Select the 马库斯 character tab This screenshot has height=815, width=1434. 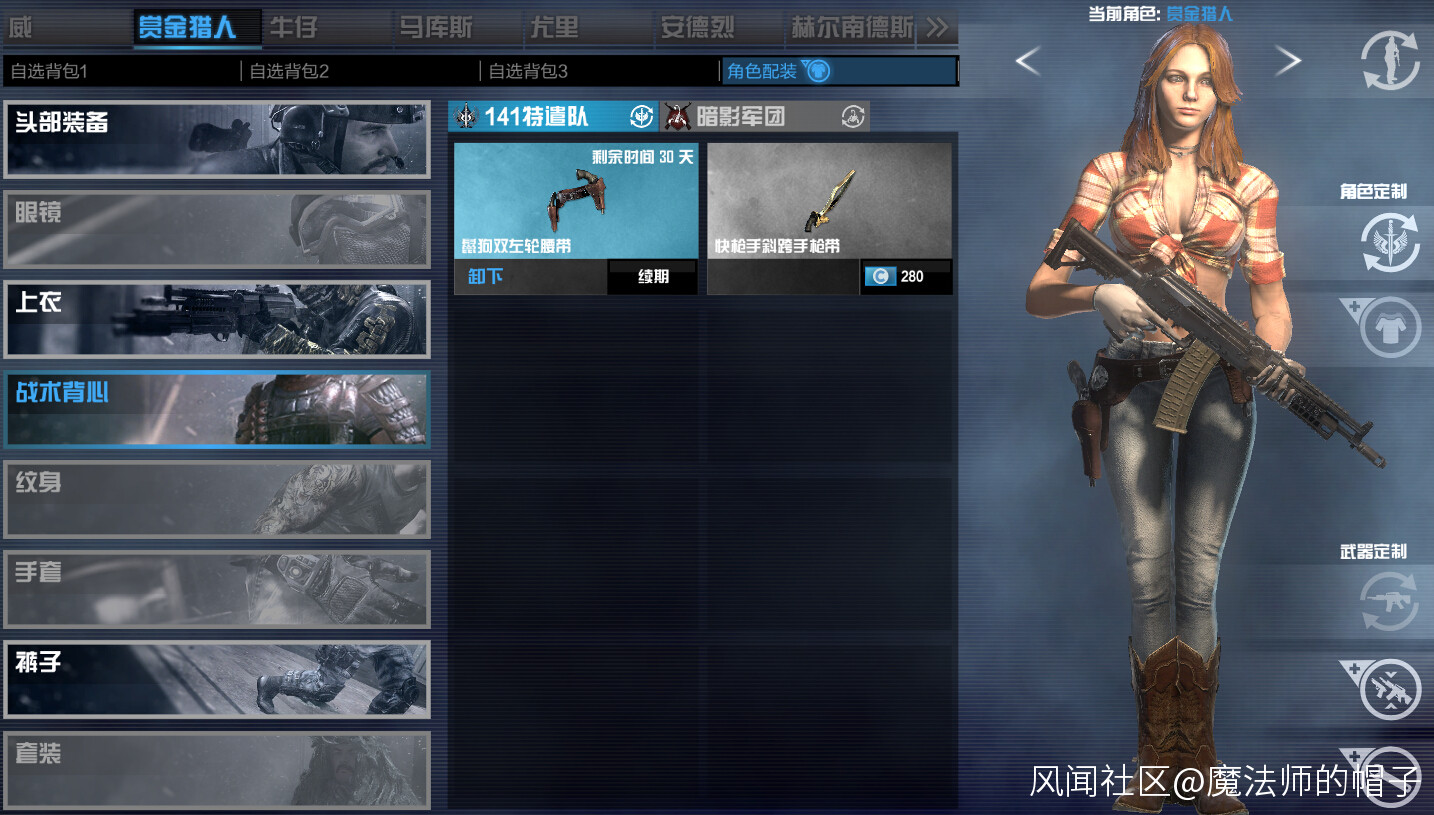(435, 27)
